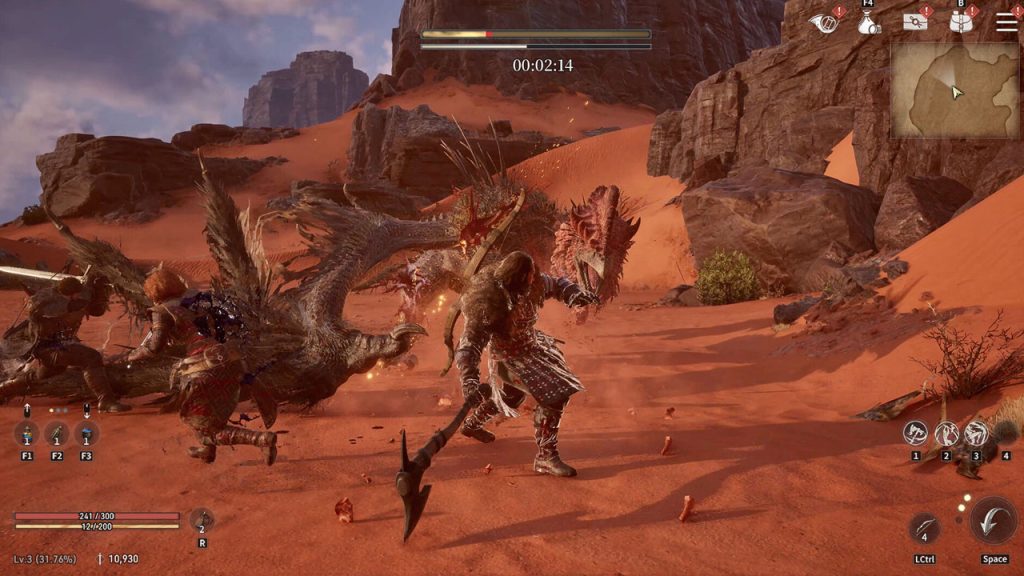Use the LCtrl skill with 4 charges

pyautogui.click(x=924, y=527)
